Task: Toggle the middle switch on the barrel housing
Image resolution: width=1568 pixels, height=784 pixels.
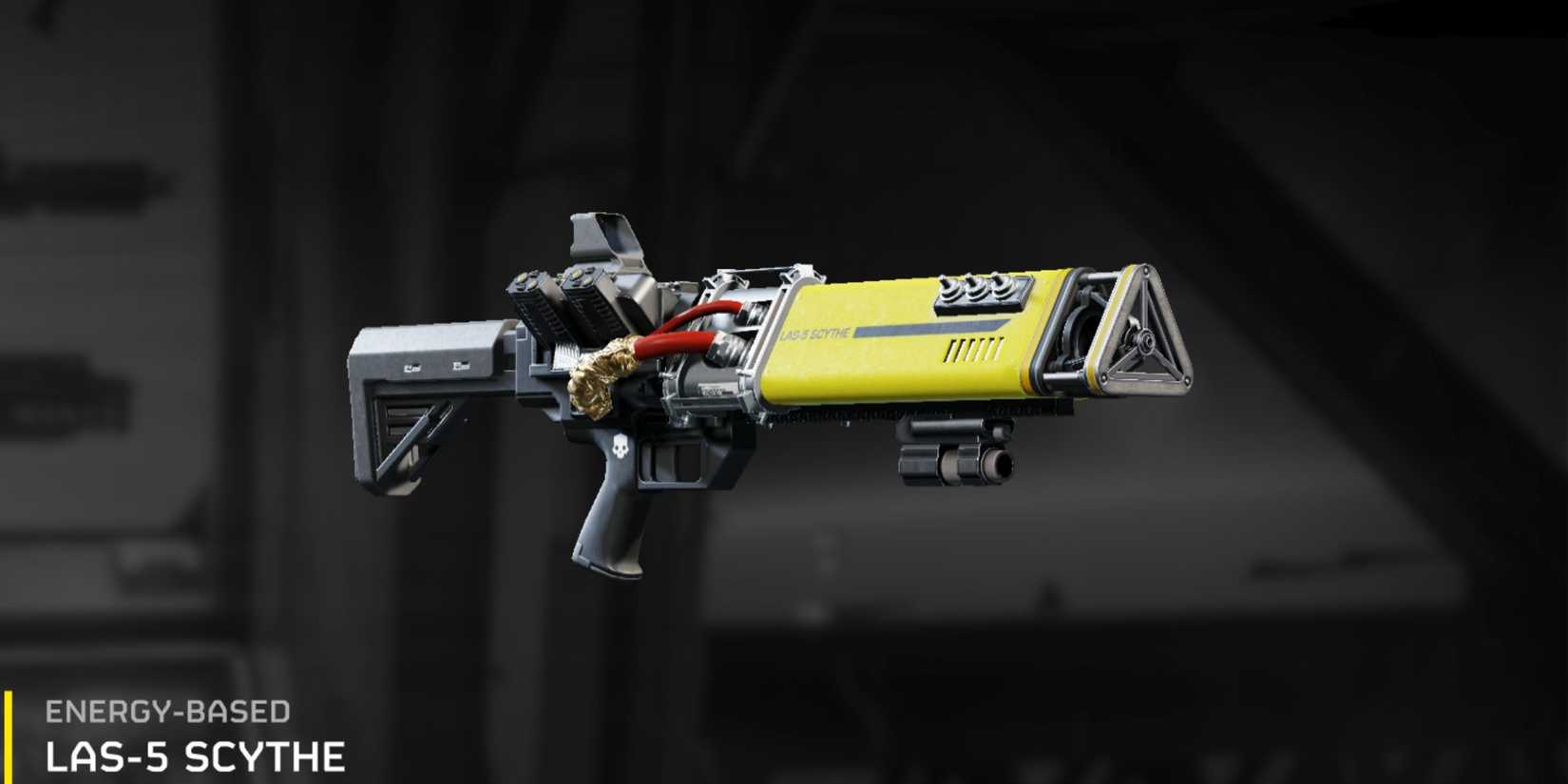Action: click(977, 285)
